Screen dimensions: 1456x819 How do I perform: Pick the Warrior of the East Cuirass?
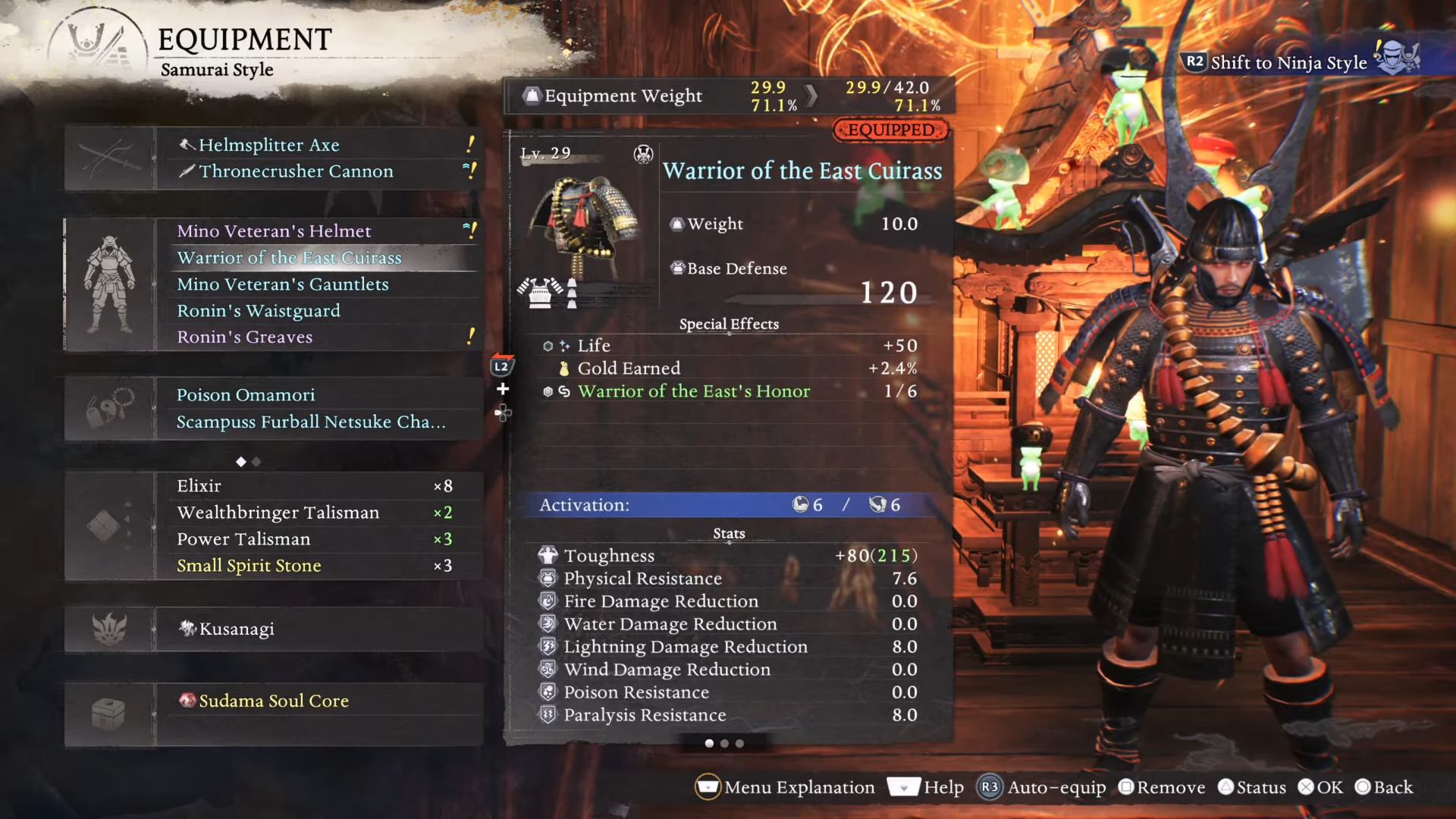click(289, 258)
